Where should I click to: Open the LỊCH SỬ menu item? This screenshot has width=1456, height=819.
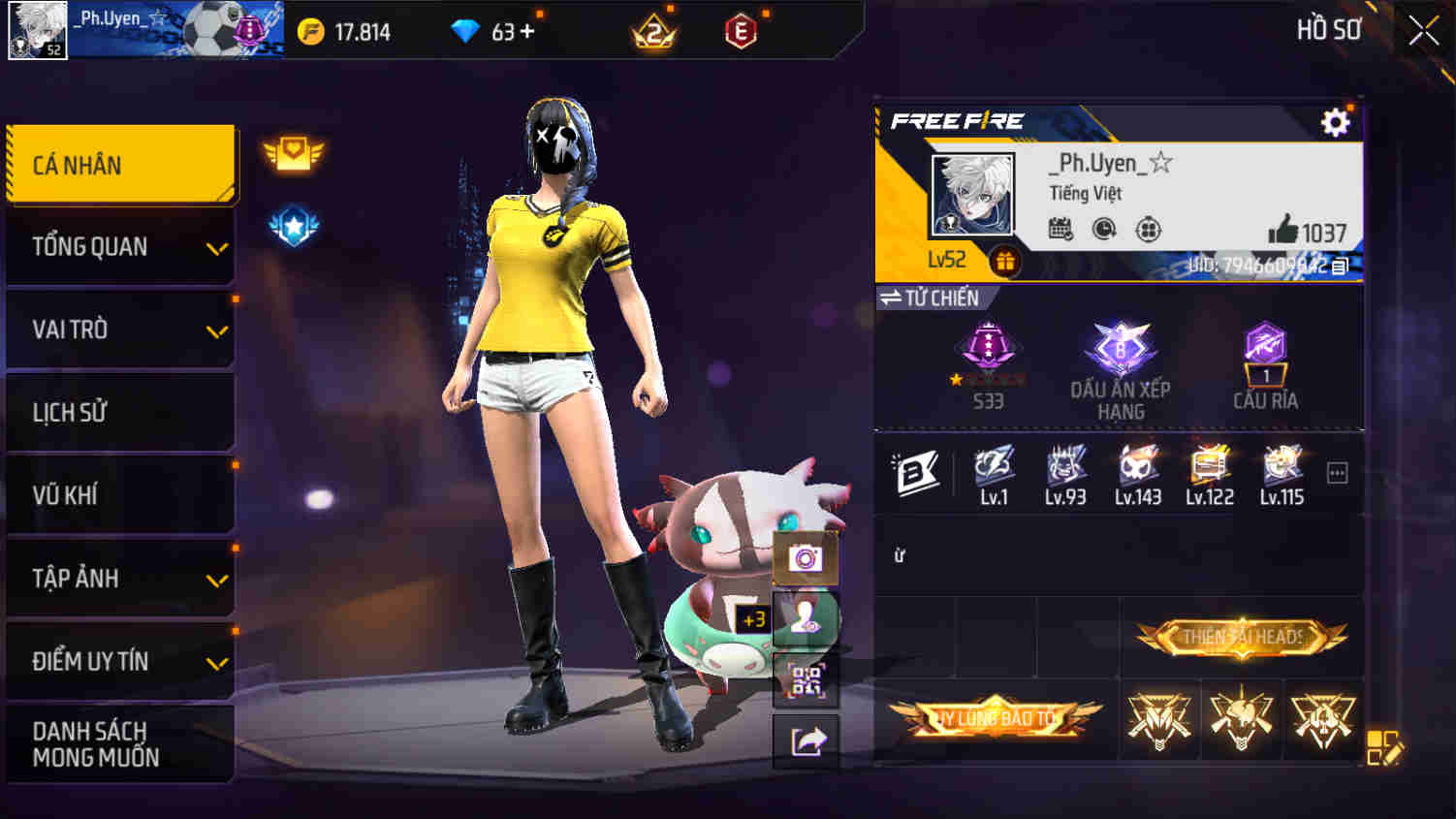118,412
